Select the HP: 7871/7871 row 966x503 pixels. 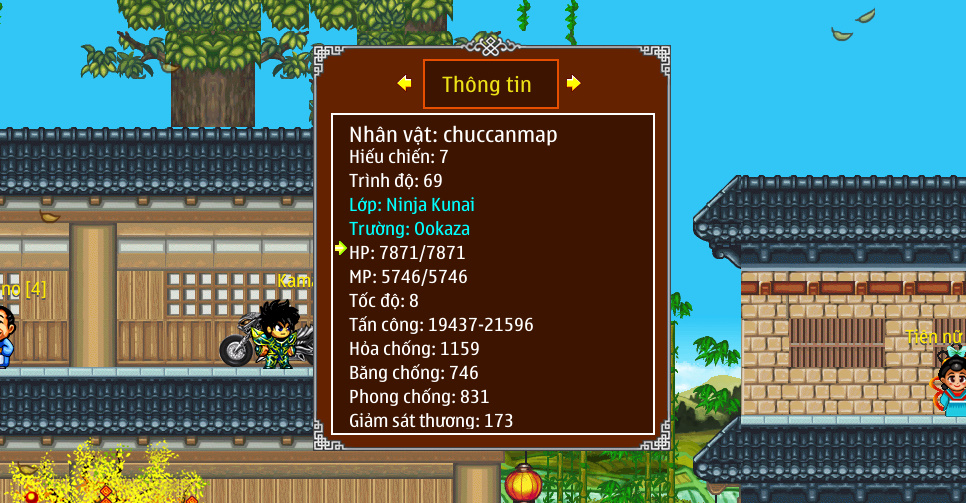pos(407,253)
